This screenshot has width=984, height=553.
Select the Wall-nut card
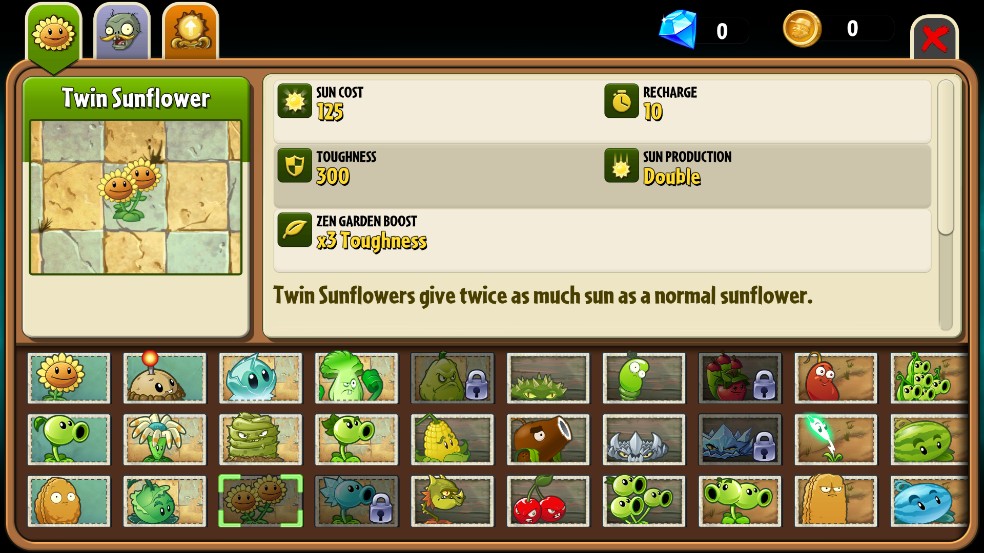(69, 501)
